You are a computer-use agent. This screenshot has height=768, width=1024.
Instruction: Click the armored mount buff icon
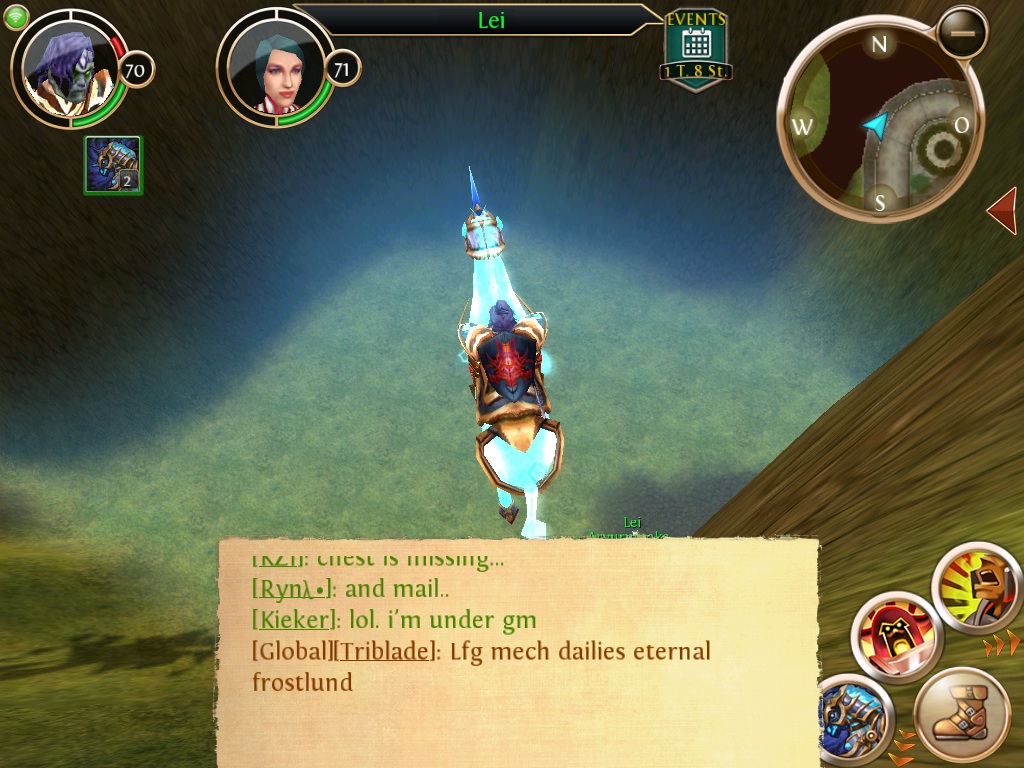pos(113,165)
